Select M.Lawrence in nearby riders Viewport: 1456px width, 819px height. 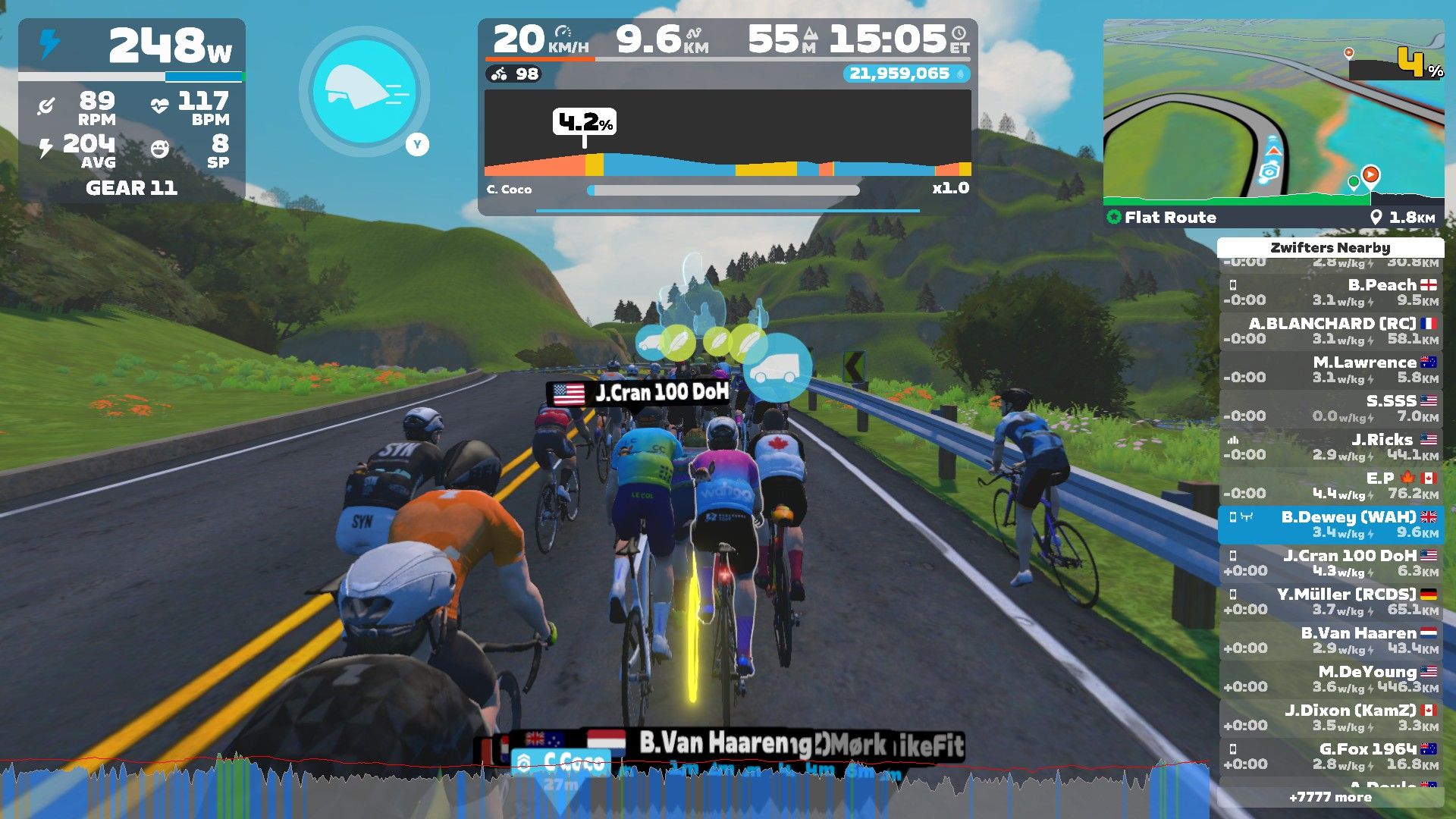[x=1331, y=370]
